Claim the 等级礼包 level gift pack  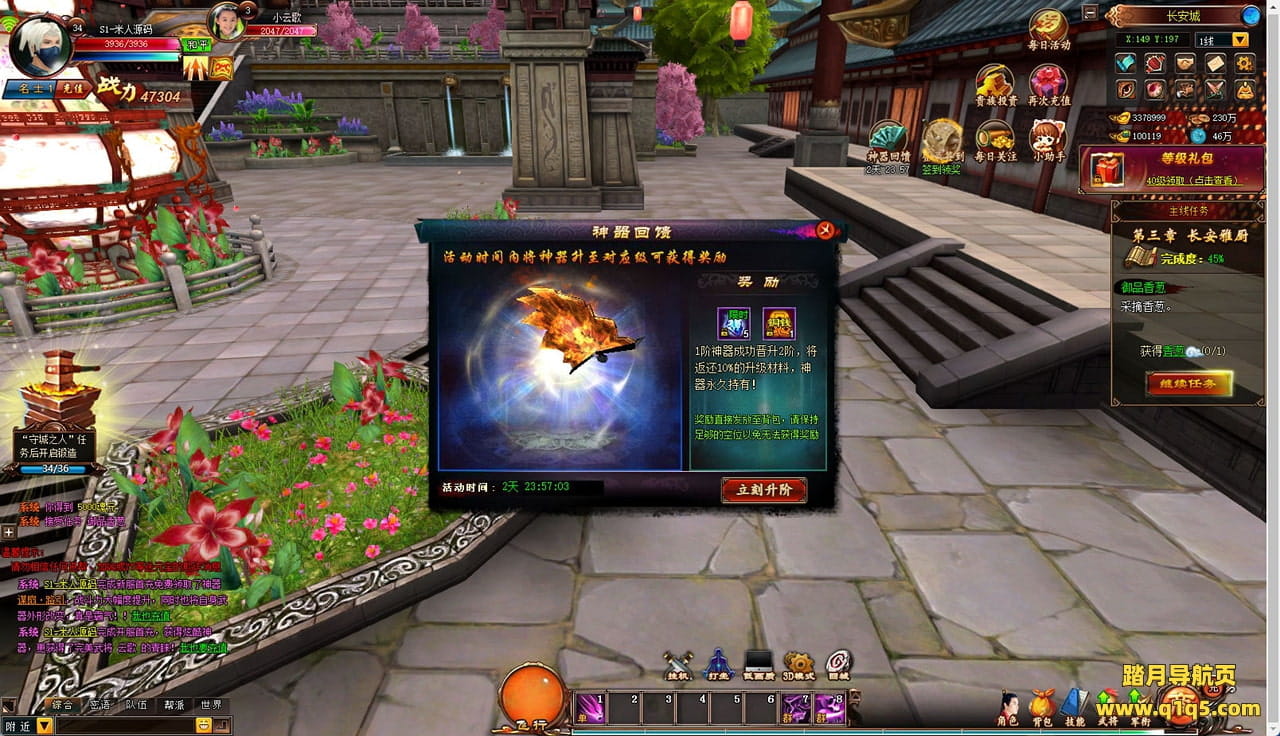1171,169
